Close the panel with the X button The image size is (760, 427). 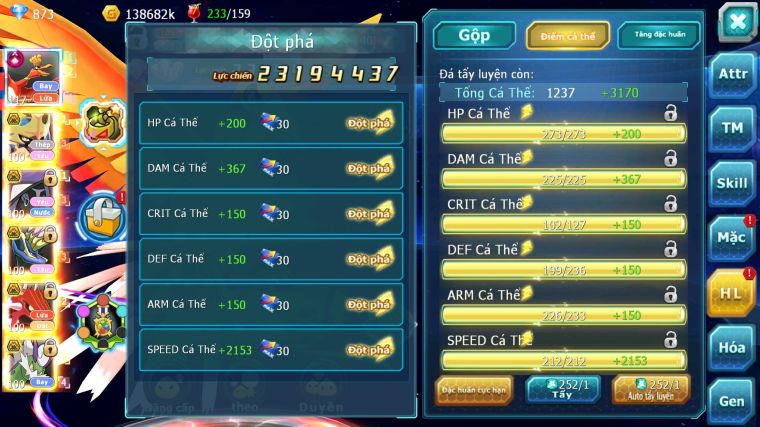point(736,22)
